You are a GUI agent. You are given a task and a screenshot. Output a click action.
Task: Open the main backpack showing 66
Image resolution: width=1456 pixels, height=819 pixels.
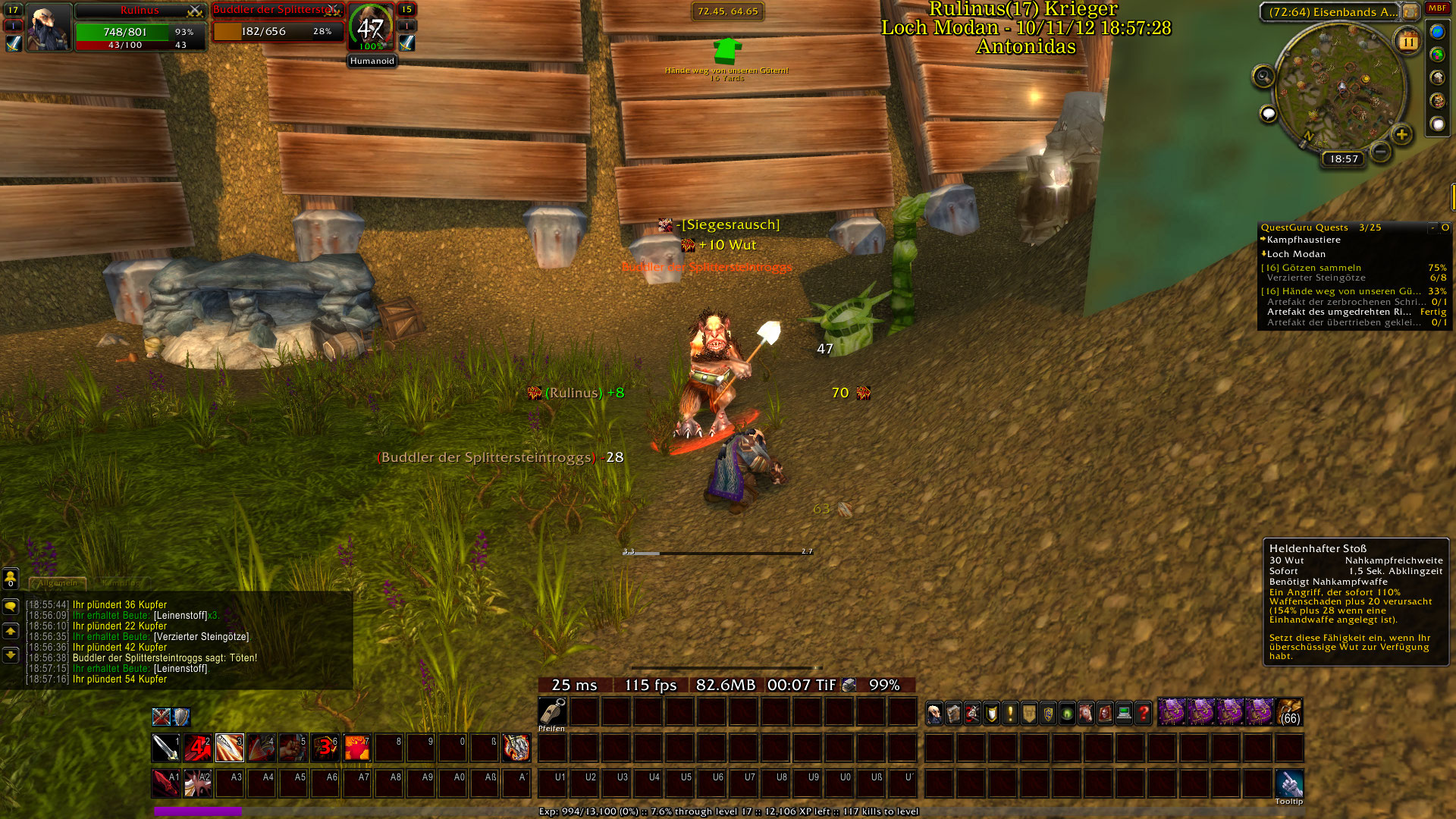(1289, 713)
